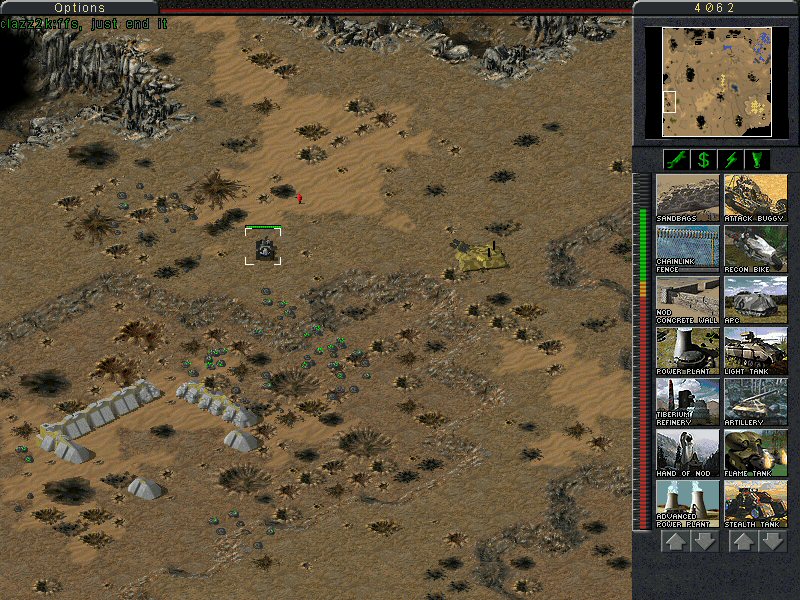Build an Advanced Power Plant
The image size is (800, 600).
point(687,504)
